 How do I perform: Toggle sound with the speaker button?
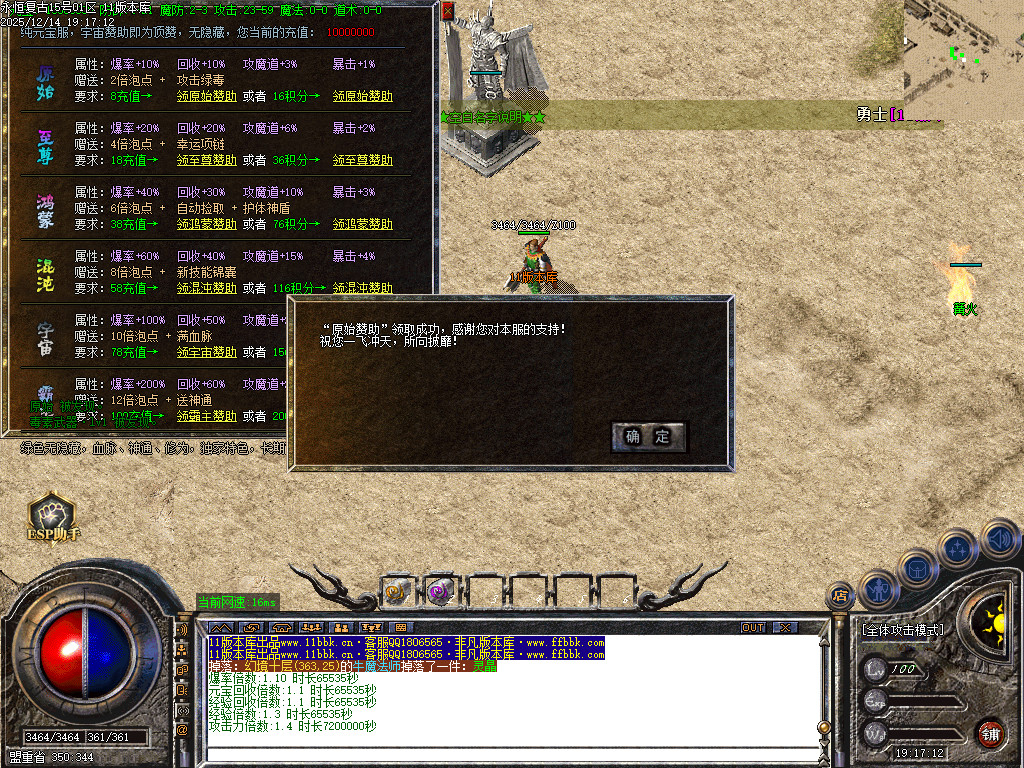click(998, 537)
